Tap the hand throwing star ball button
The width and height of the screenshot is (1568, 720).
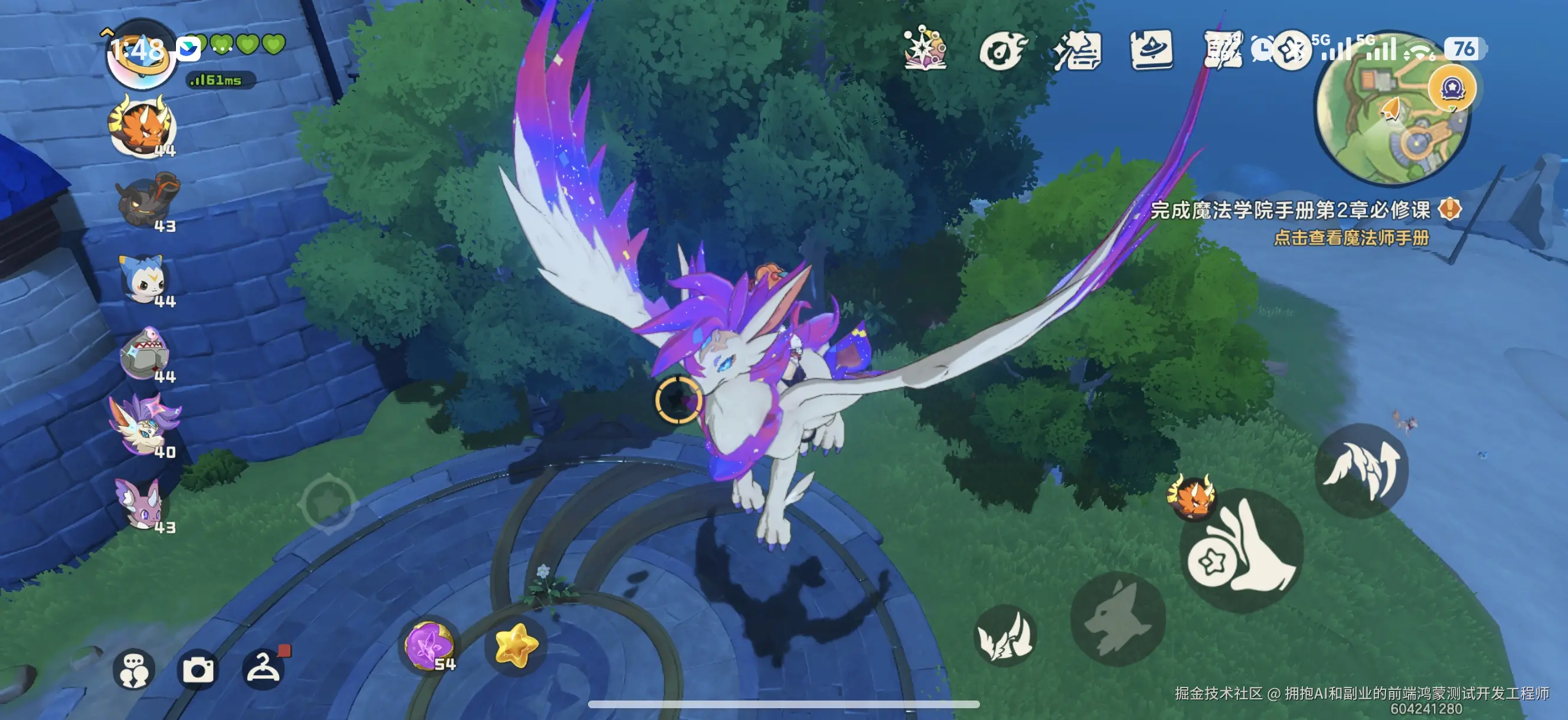click(x=1242, y=550)
